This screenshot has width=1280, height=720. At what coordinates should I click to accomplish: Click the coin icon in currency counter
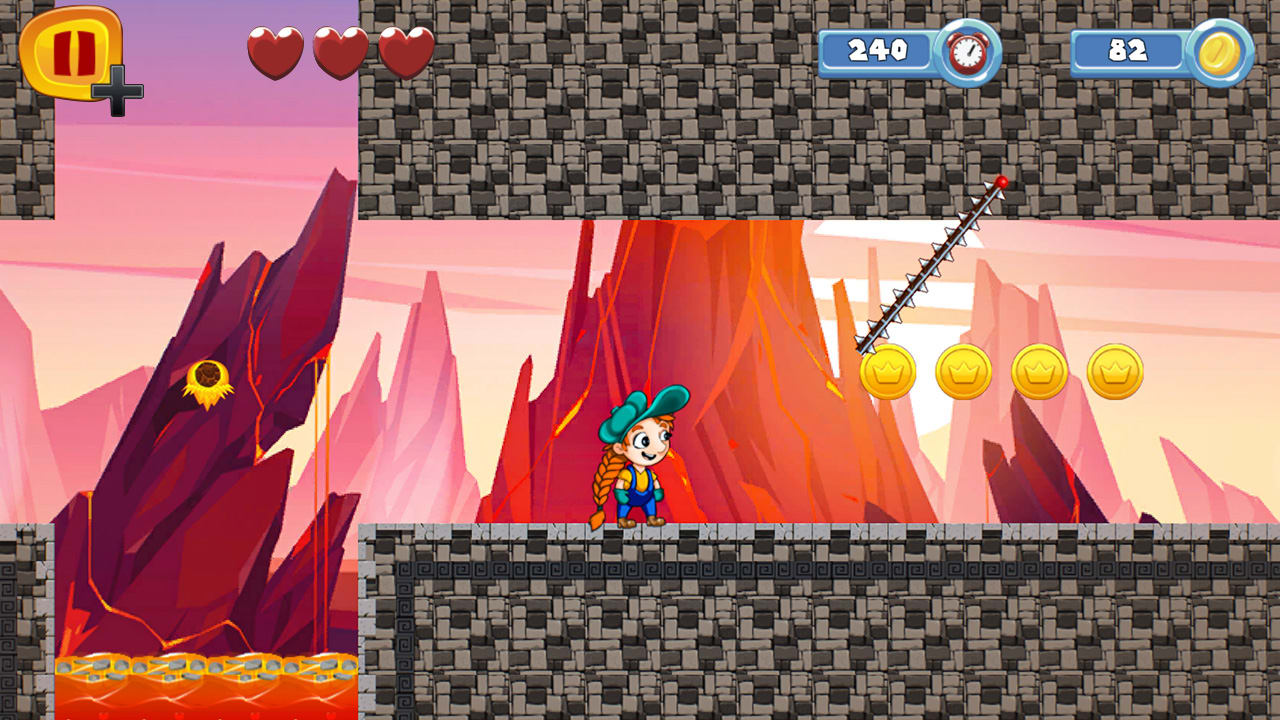(1217, 52)
